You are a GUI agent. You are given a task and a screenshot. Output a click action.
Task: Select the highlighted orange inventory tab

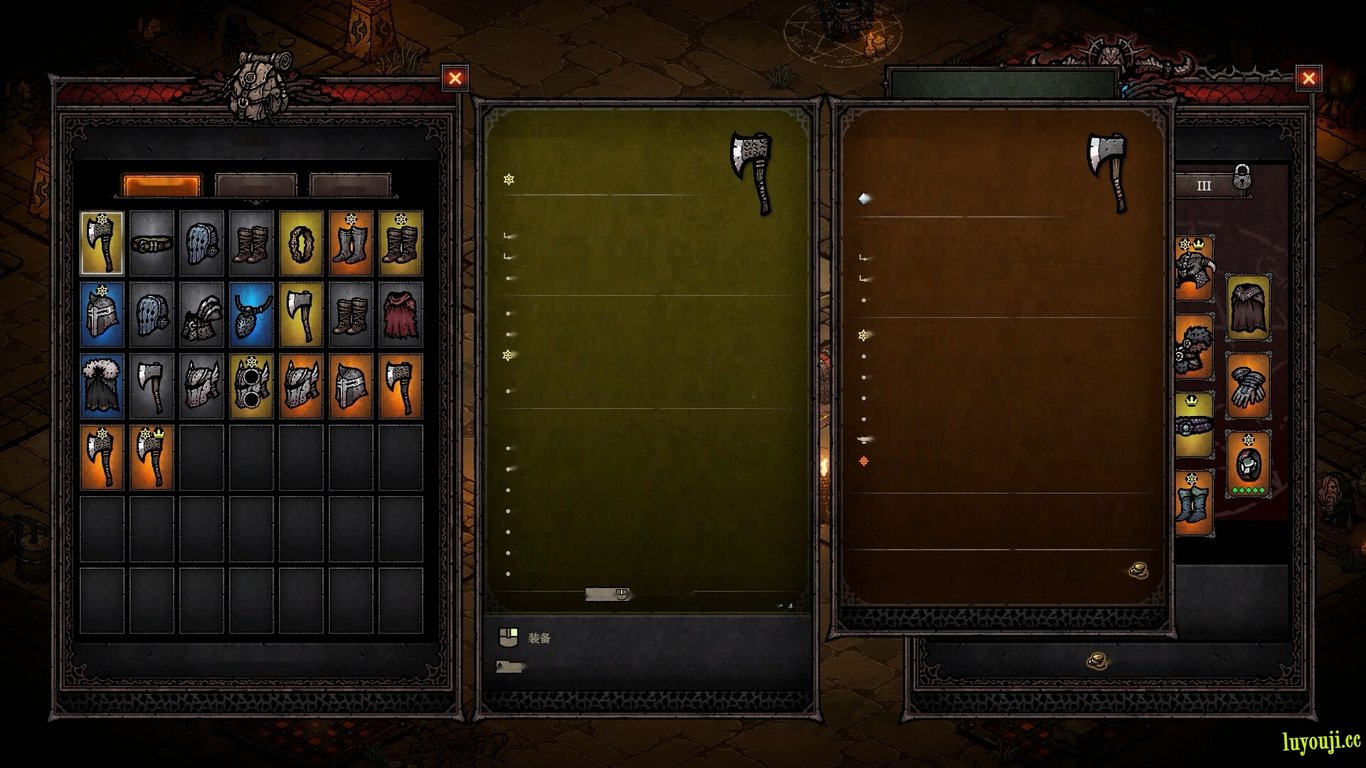click(161, 186)
